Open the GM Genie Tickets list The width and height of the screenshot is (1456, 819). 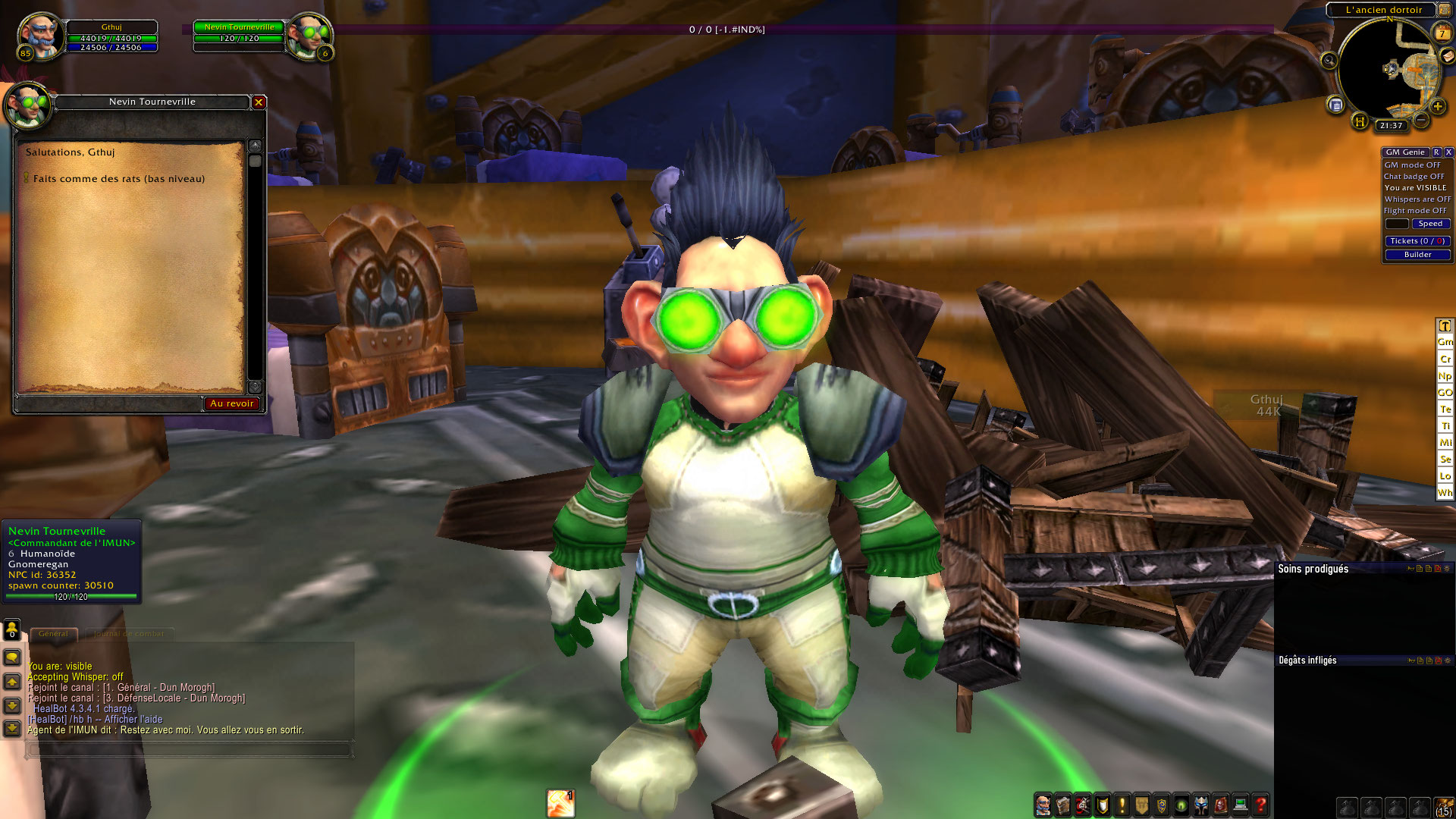(1417, 241)
